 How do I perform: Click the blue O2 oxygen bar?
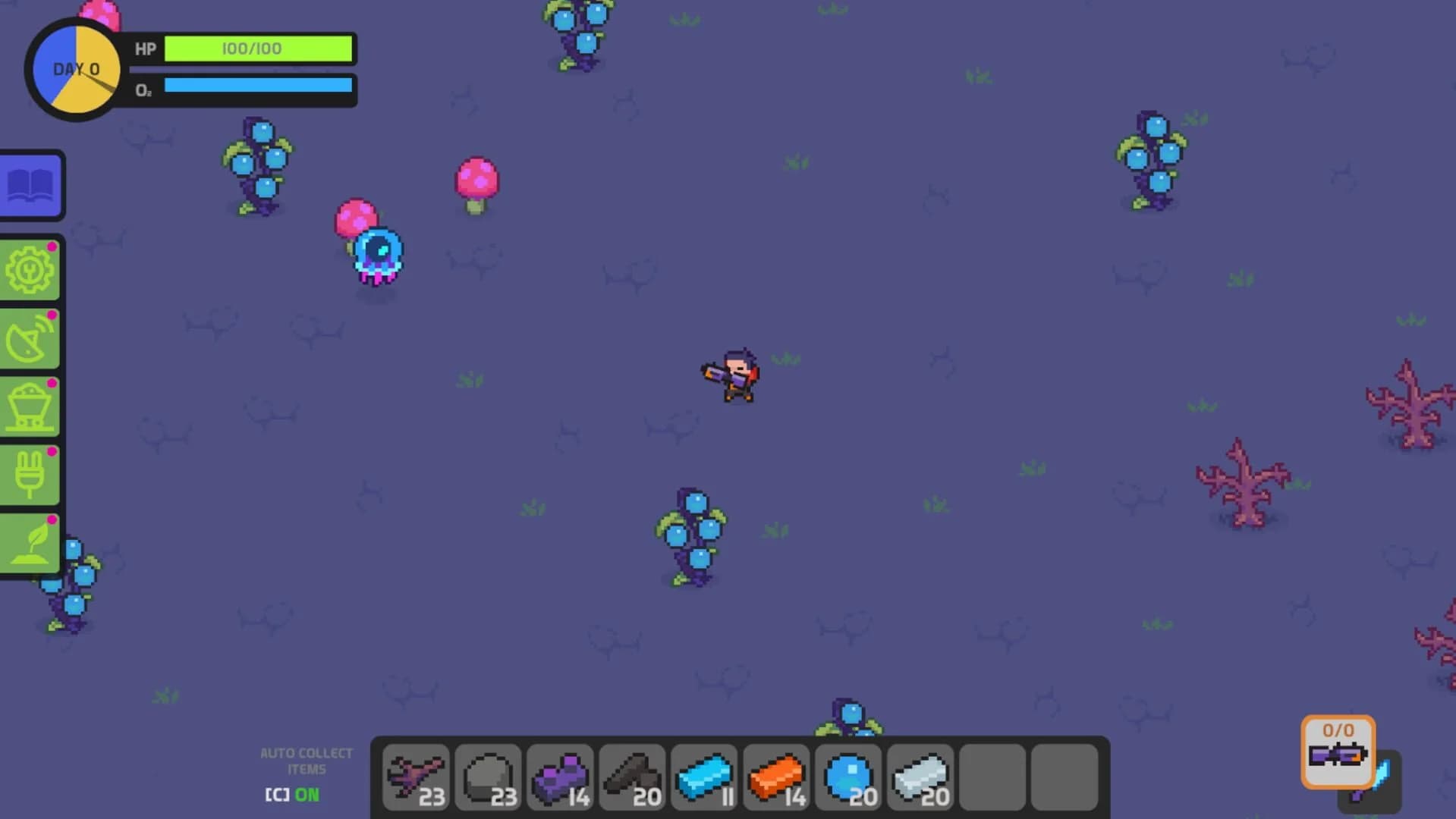[258, 86]
